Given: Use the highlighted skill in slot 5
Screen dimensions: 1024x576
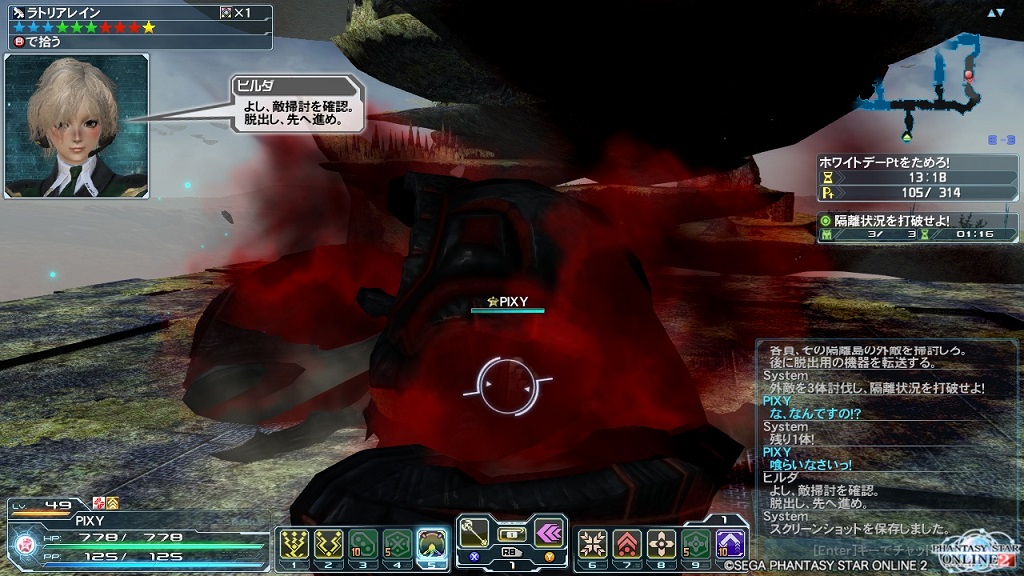Looking at the screenshot, I should click(x=432, y=542).
